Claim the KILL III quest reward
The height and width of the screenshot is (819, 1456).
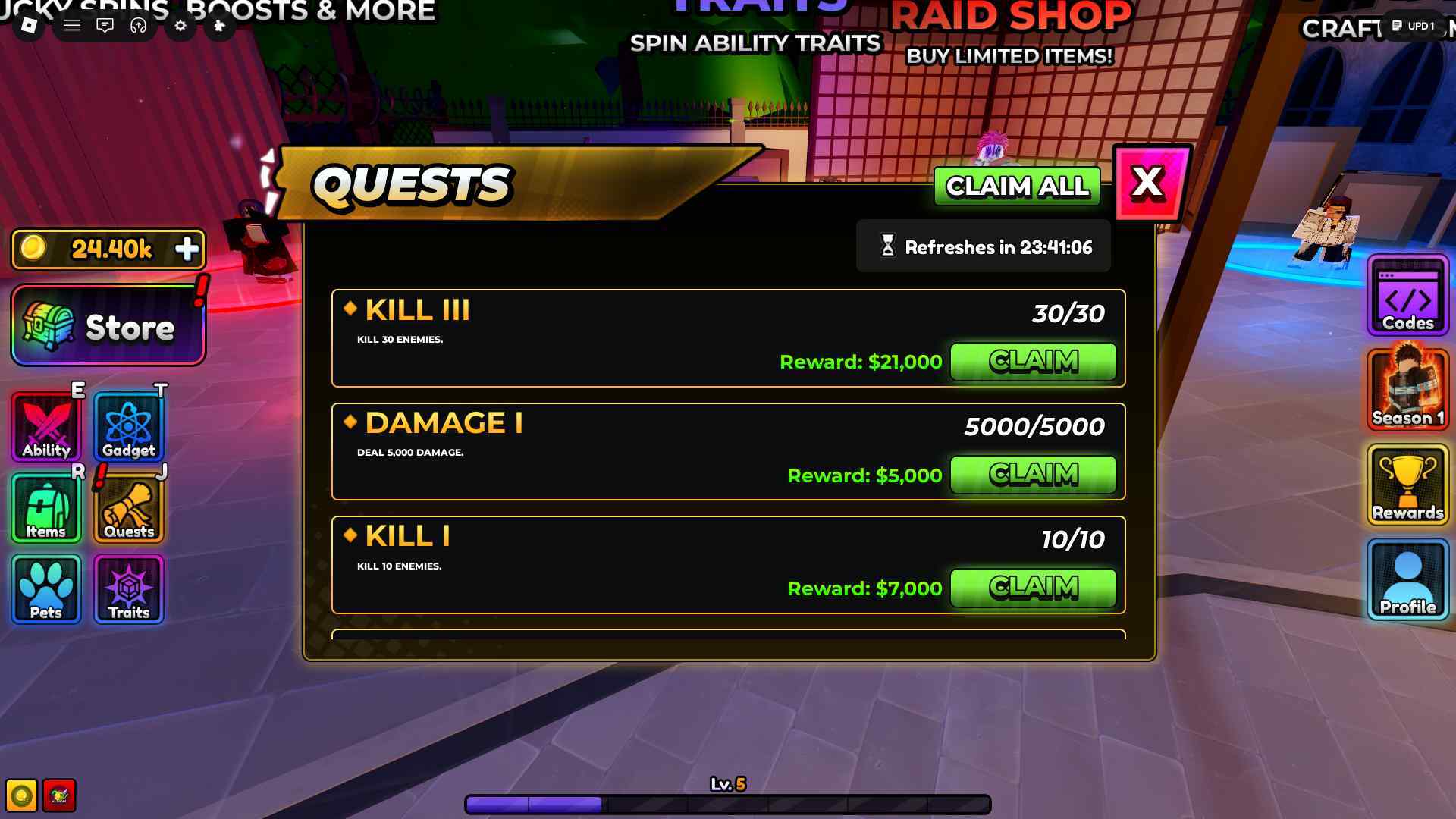click(1032, 362)
